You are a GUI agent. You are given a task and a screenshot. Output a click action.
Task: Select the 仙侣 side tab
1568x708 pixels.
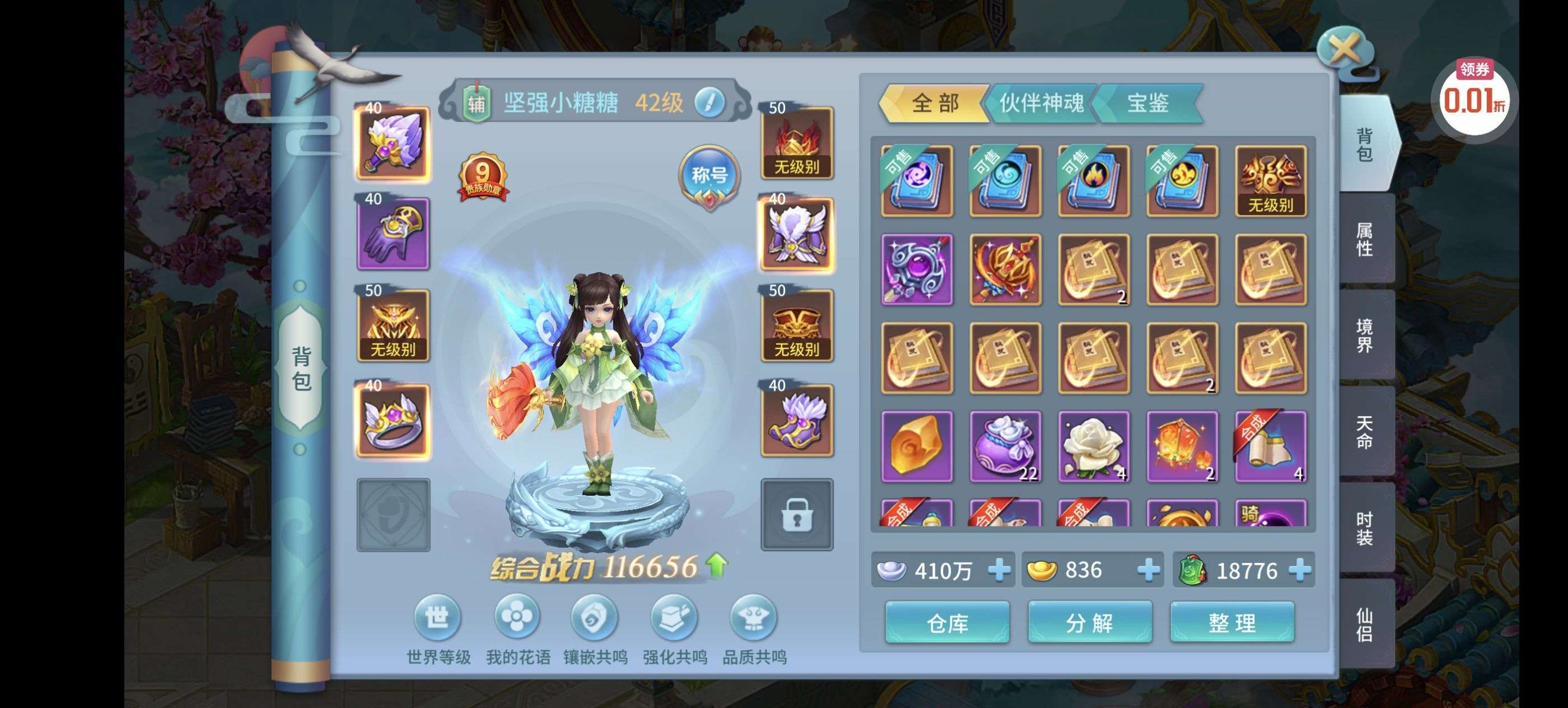click(x=1364, y=624)
